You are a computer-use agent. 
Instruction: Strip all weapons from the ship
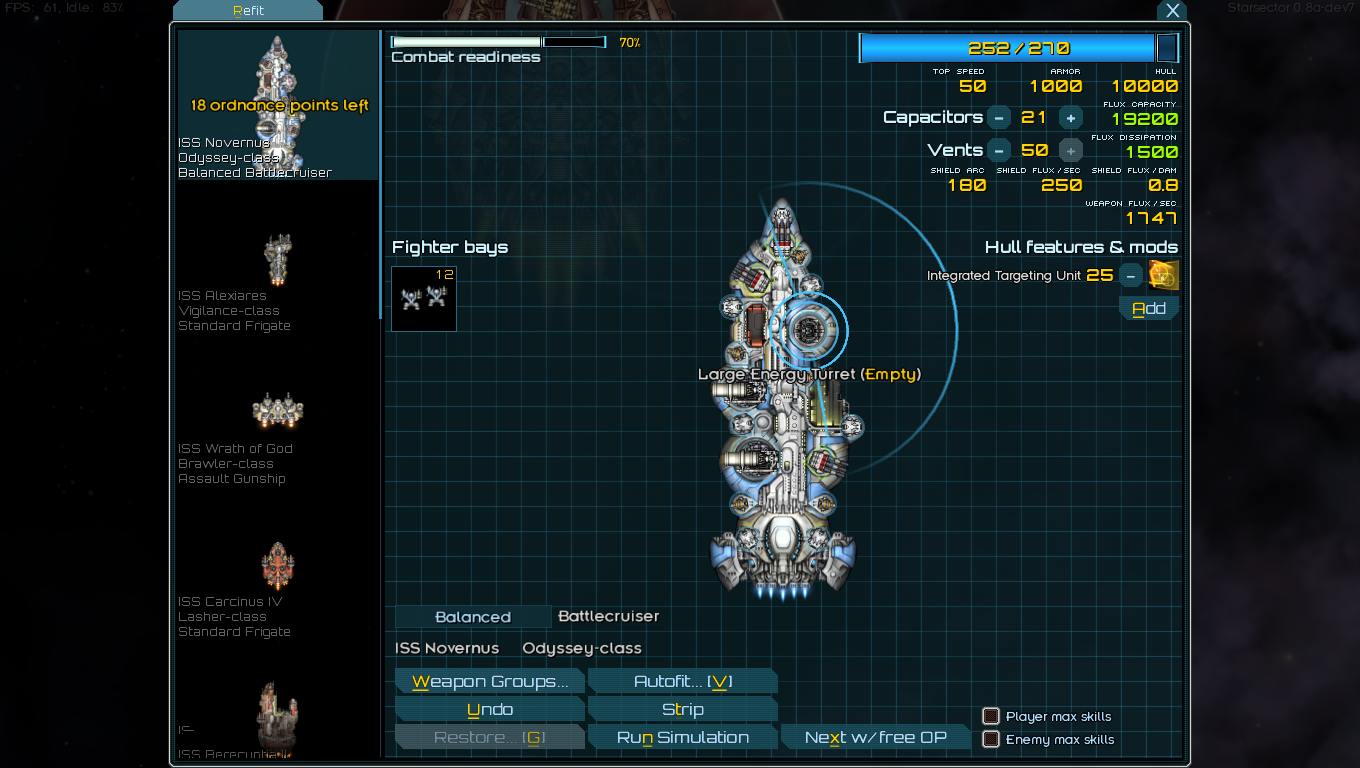(x=682, y=710)
